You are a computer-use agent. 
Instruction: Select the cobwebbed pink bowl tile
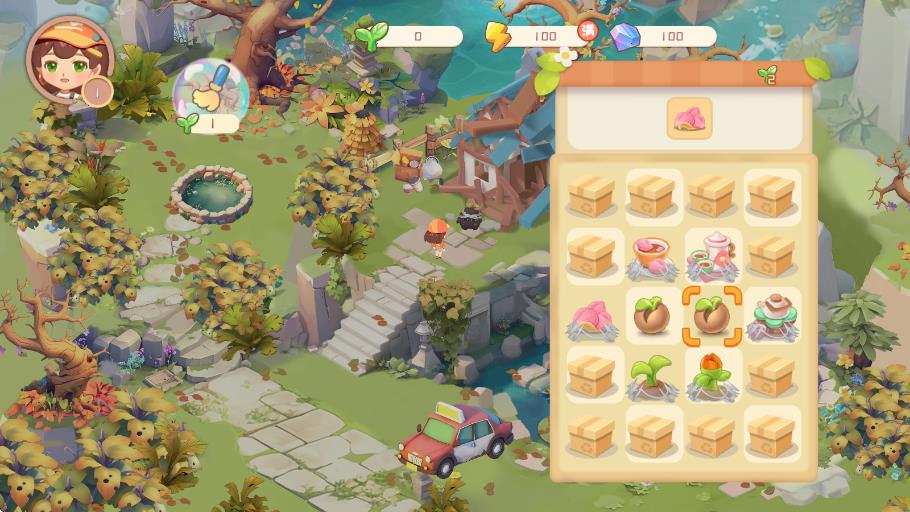(651, 255)
